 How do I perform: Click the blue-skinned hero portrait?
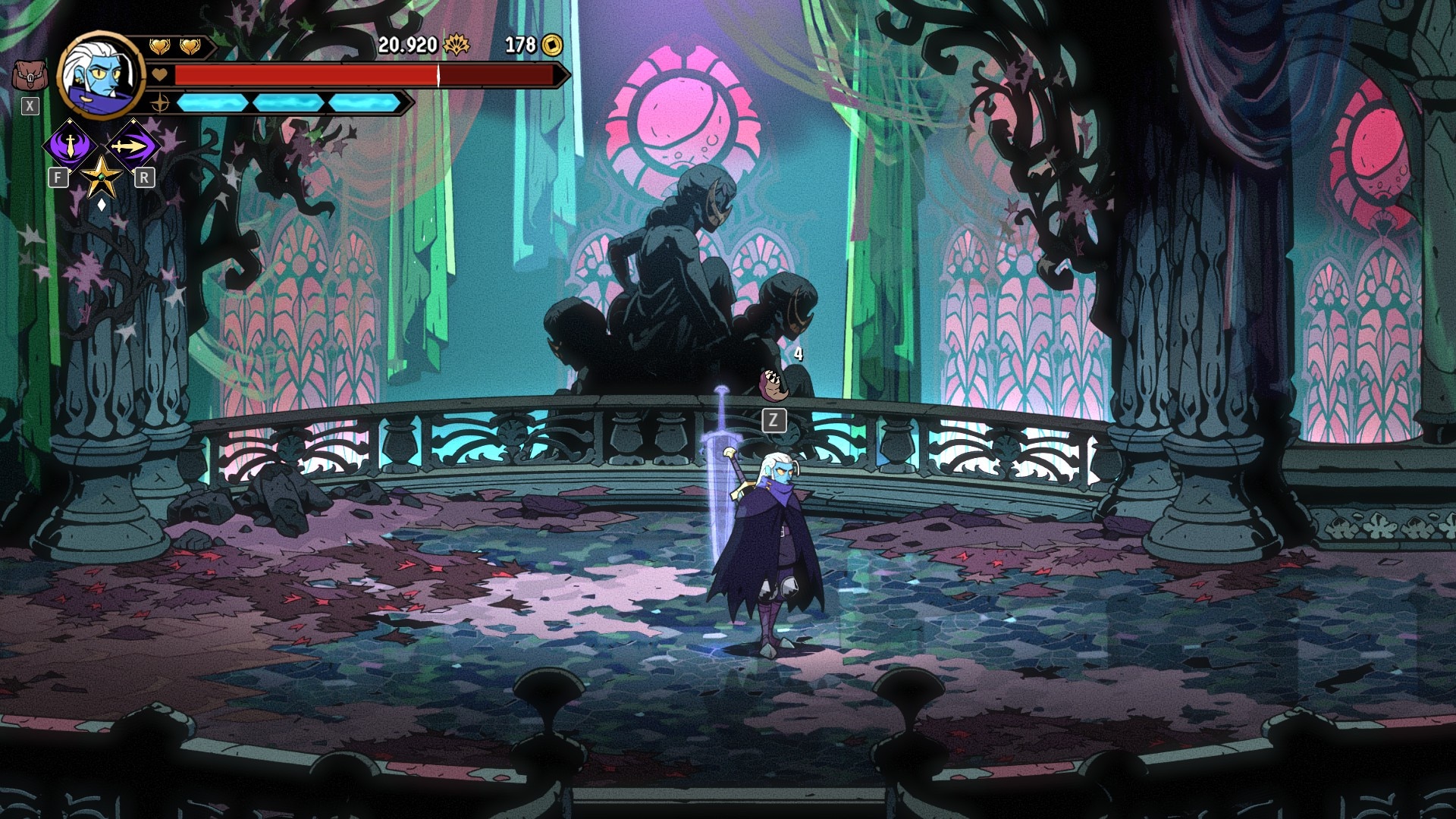coord(100,74)
